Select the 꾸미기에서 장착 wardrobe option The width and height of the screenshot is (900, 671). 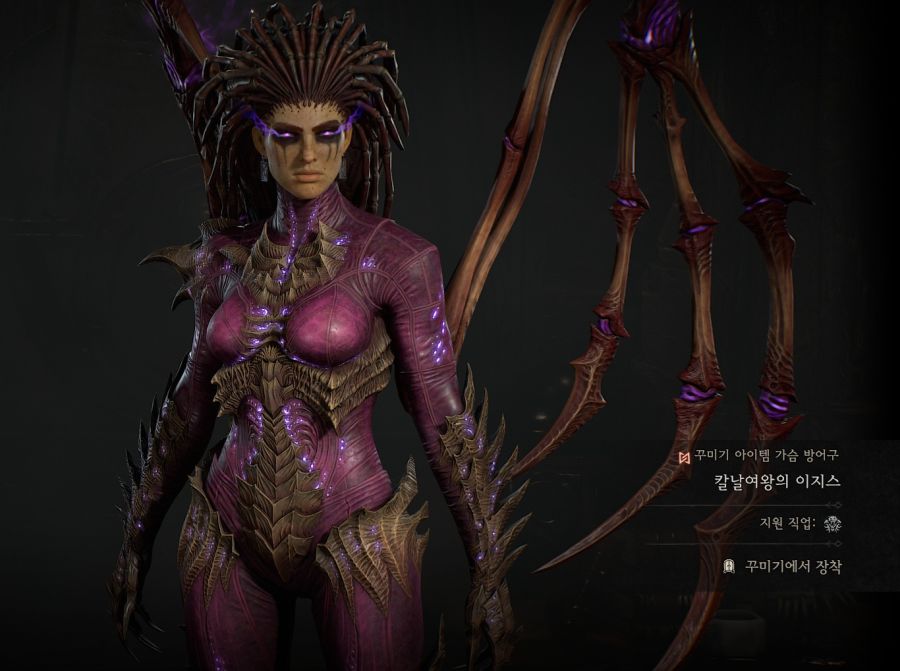coord(784,566)
